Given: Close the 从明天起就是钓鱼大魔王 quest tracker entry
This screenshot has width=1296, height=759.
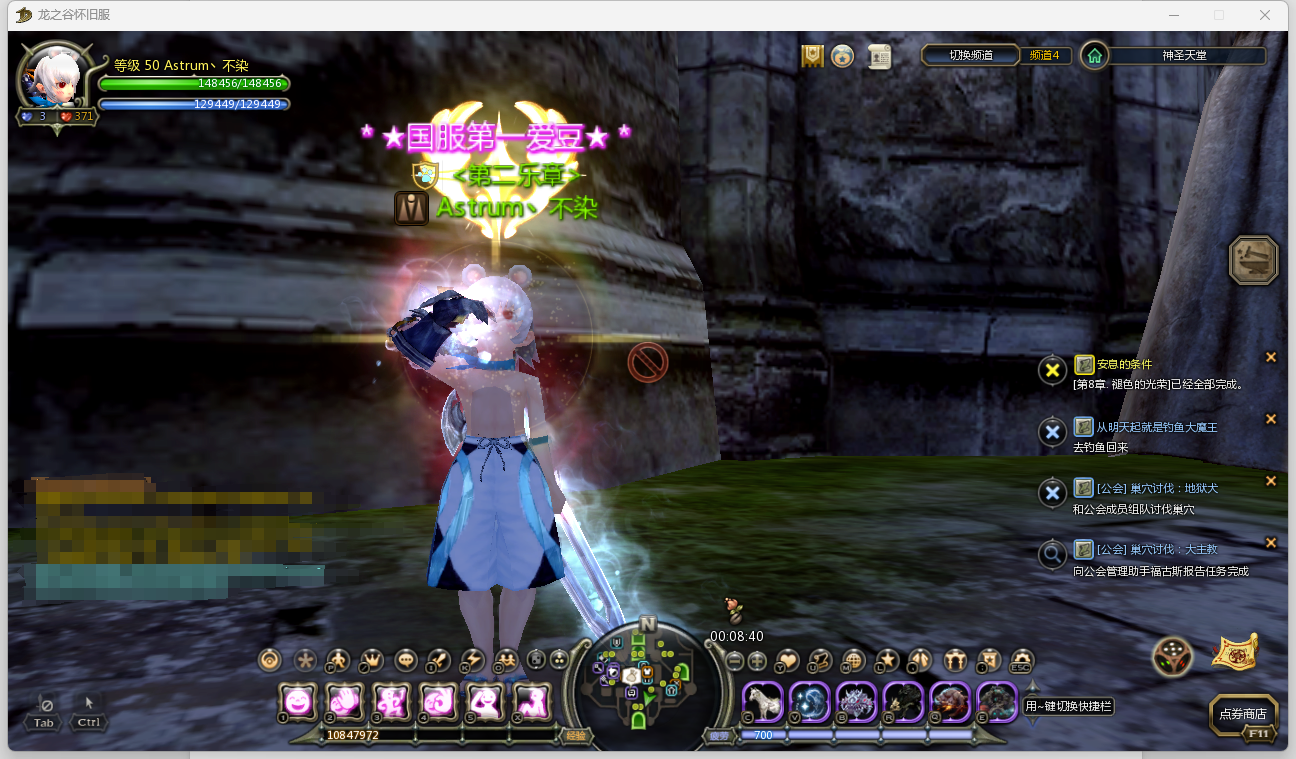Looking at the screenshot, I should click(1271, 419).
